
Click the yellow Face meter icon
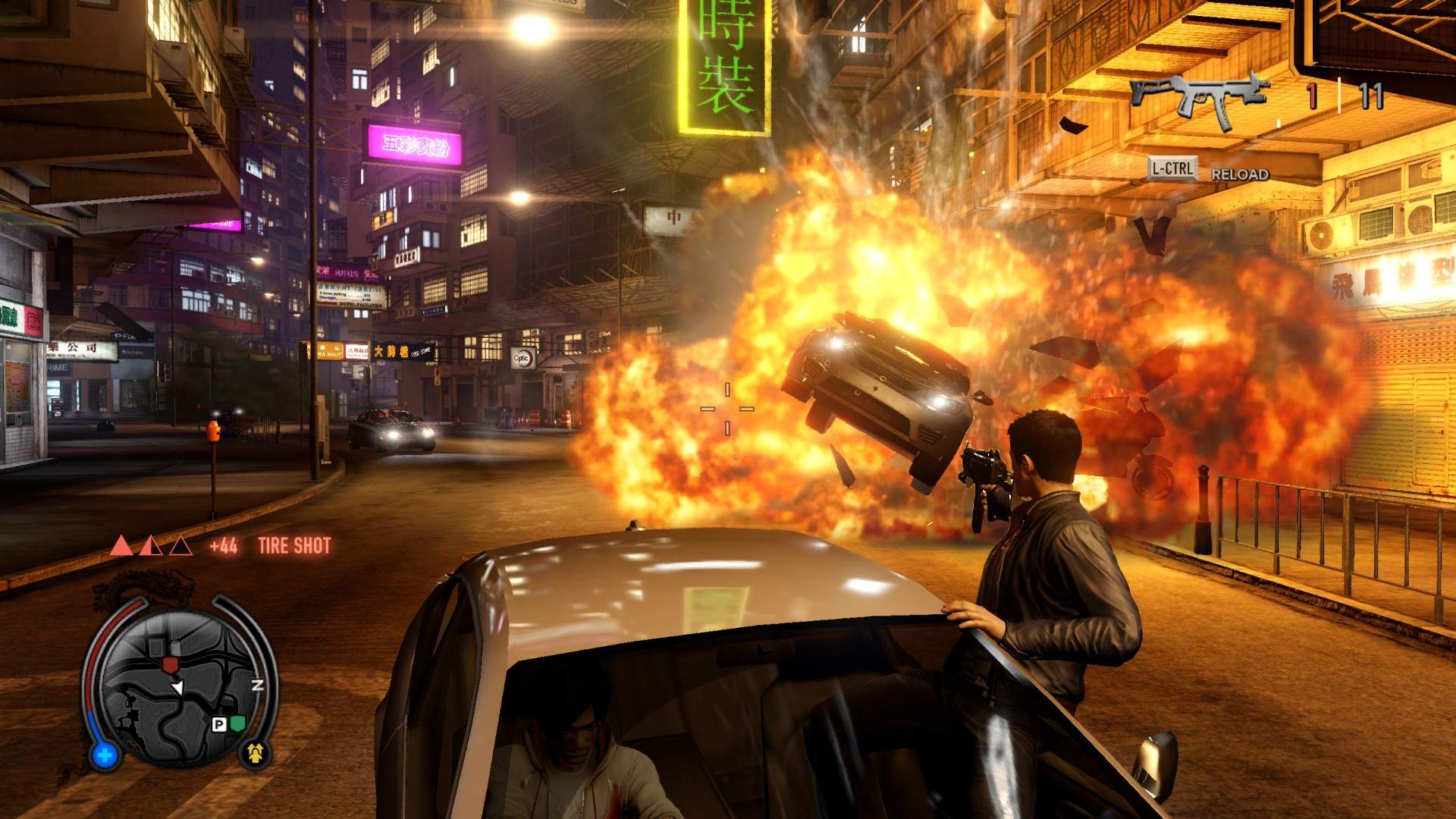coord(256,752)
